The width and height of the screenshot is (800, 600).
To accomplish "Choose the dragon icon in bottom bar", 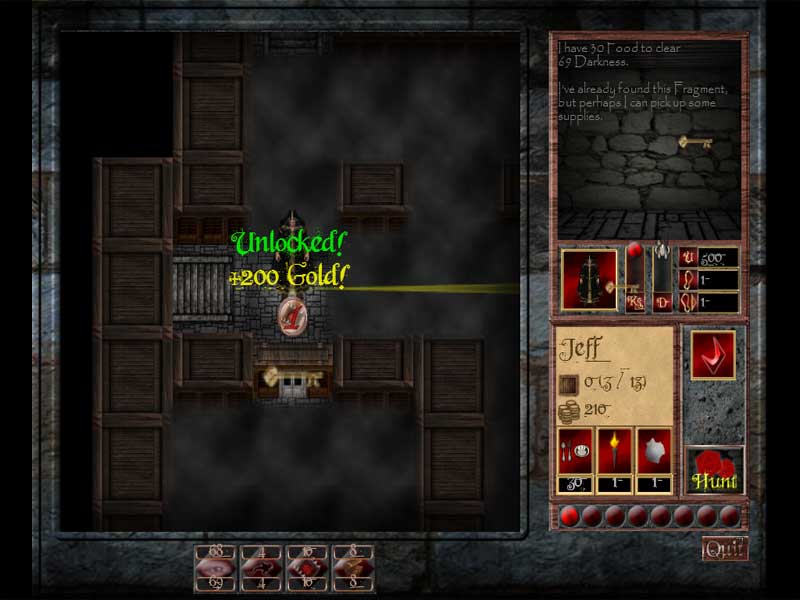I will 261,566.
